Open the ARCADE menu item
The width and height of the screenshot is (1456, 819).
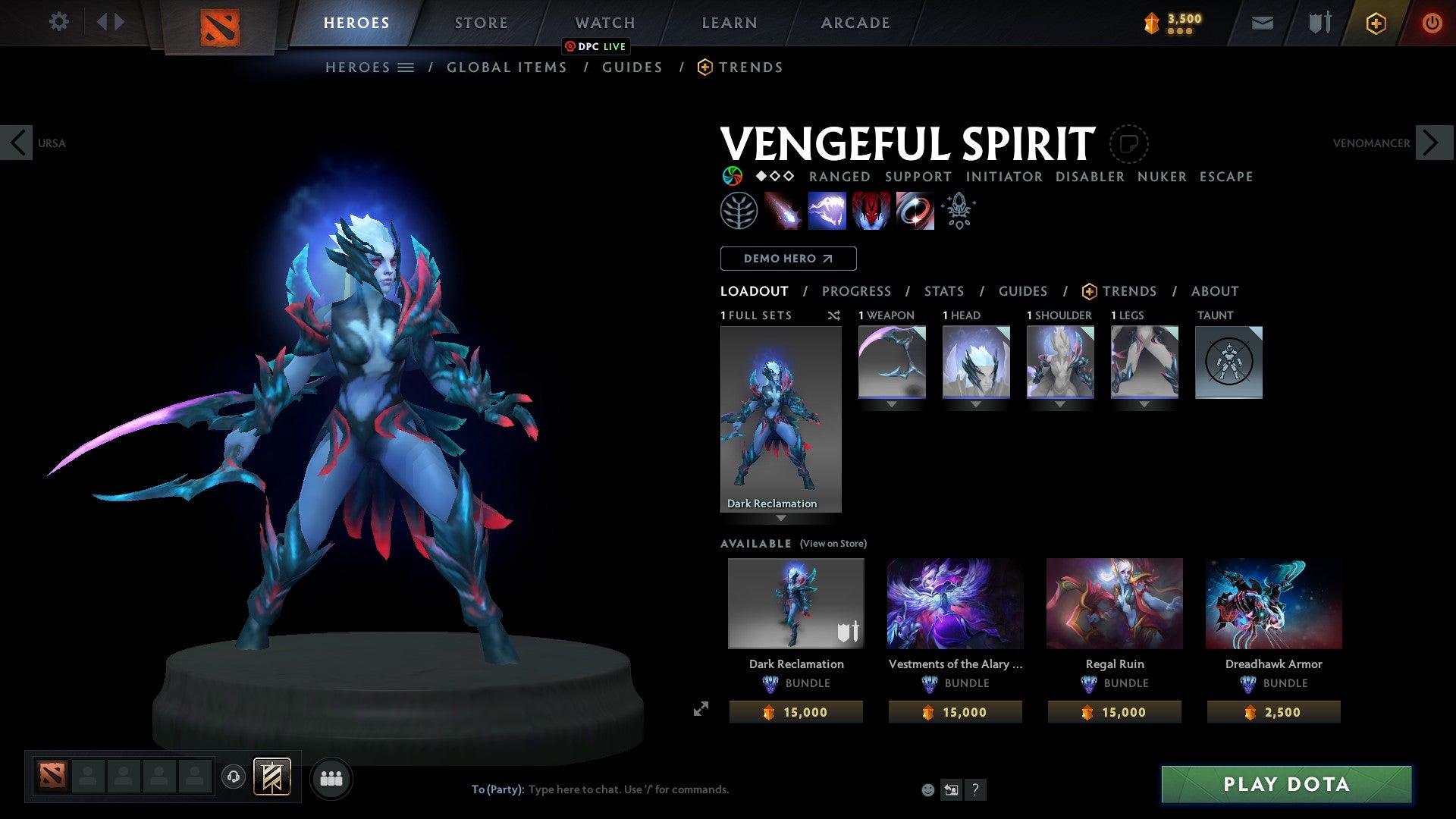pyautogui.click(x=855, y=22)
